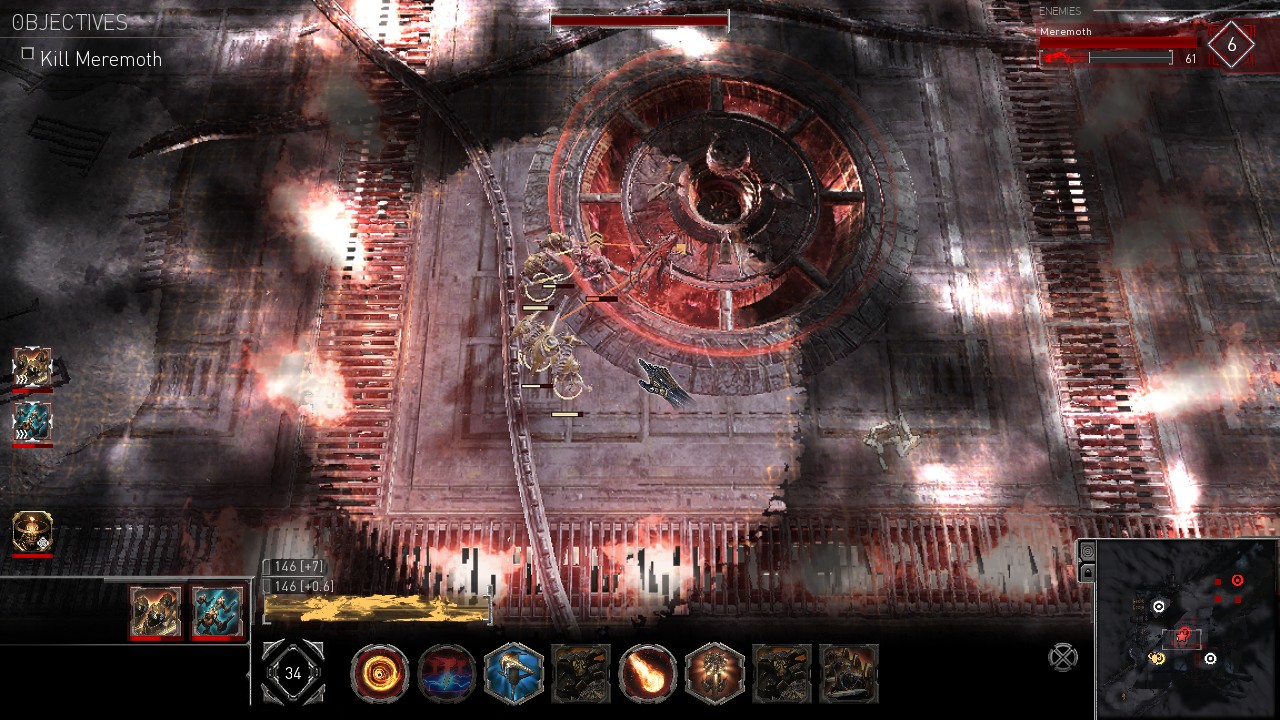Click the enemy count diamond showing 6

tap(1231, 46)
